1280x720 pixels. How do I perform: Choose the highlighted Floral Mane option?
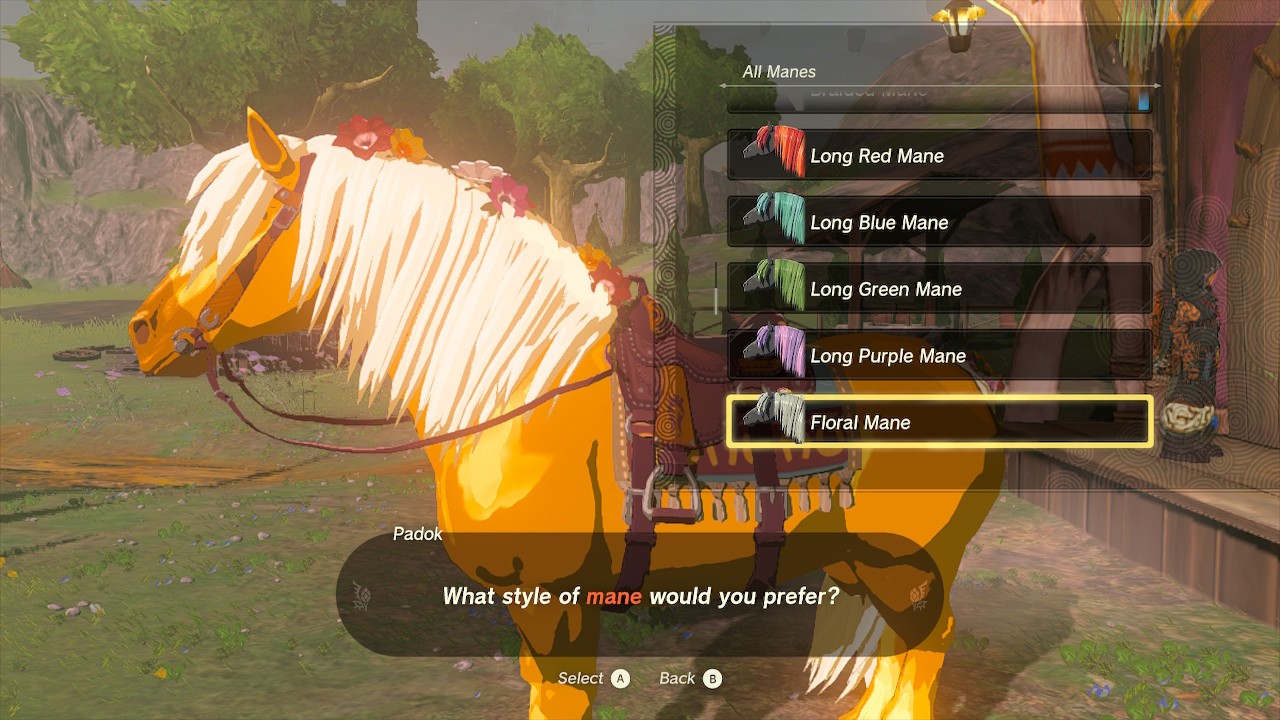tap(938, 422)
